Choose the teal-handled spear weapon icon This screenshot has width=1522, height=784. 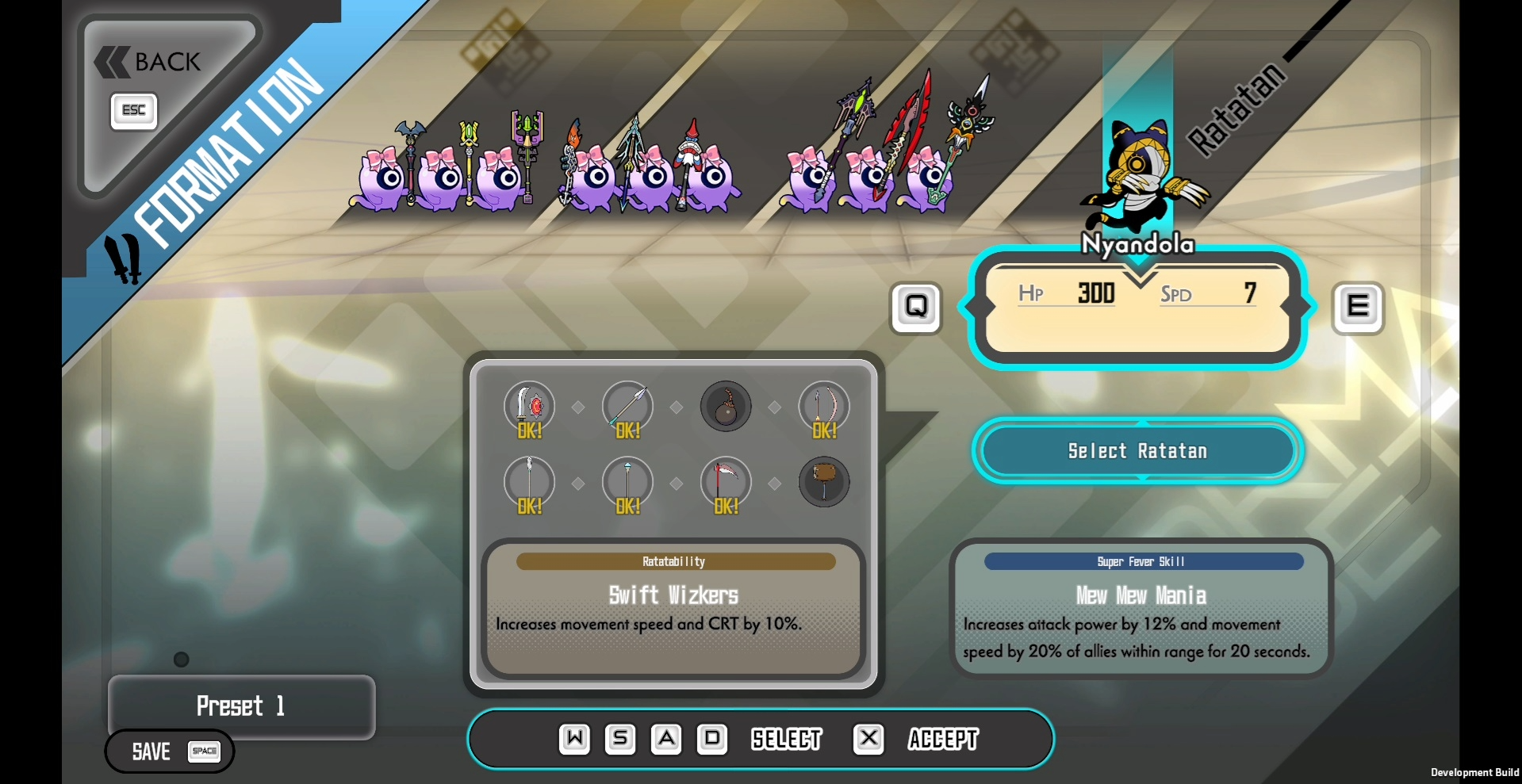pyautogui.click(x=627, y=407)
